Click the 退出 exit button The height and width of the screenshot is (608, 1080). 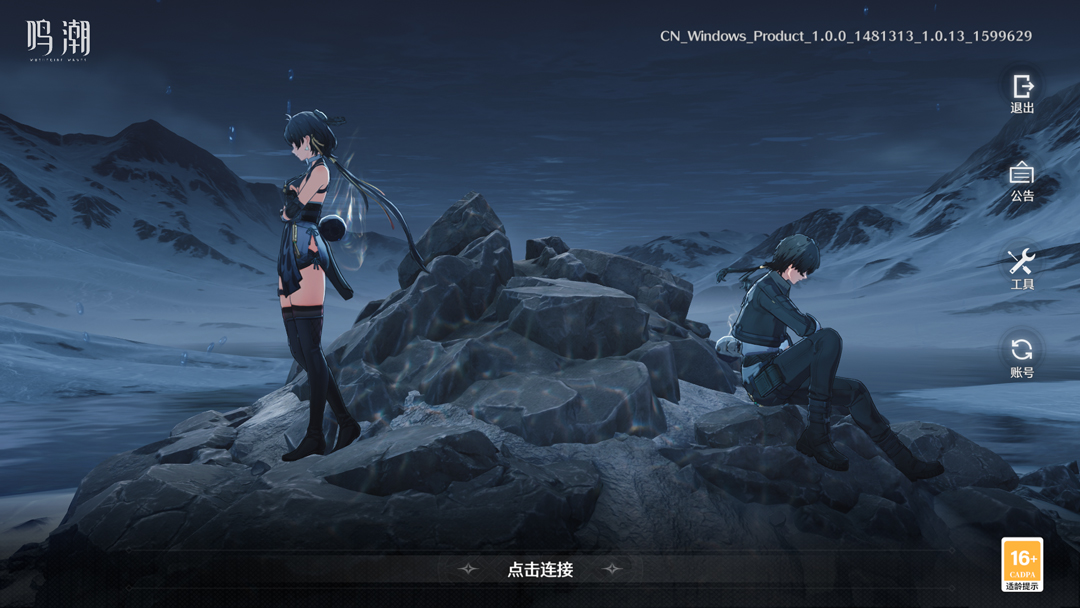tap(1022, 92)
